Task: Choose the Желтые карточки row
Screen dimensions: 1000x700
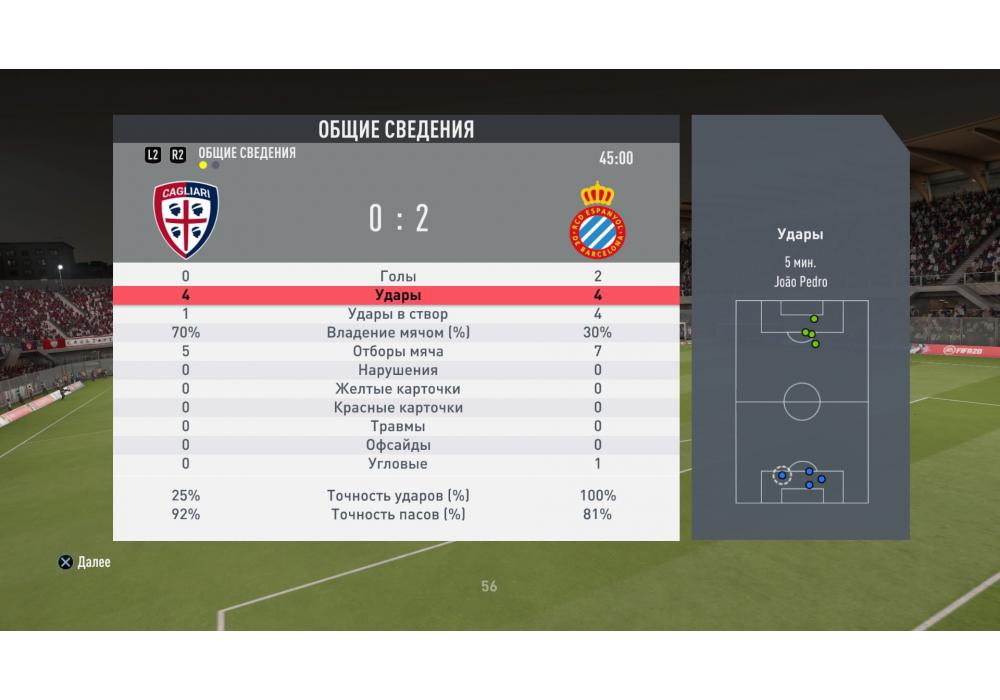Action: tap(398, 389)
